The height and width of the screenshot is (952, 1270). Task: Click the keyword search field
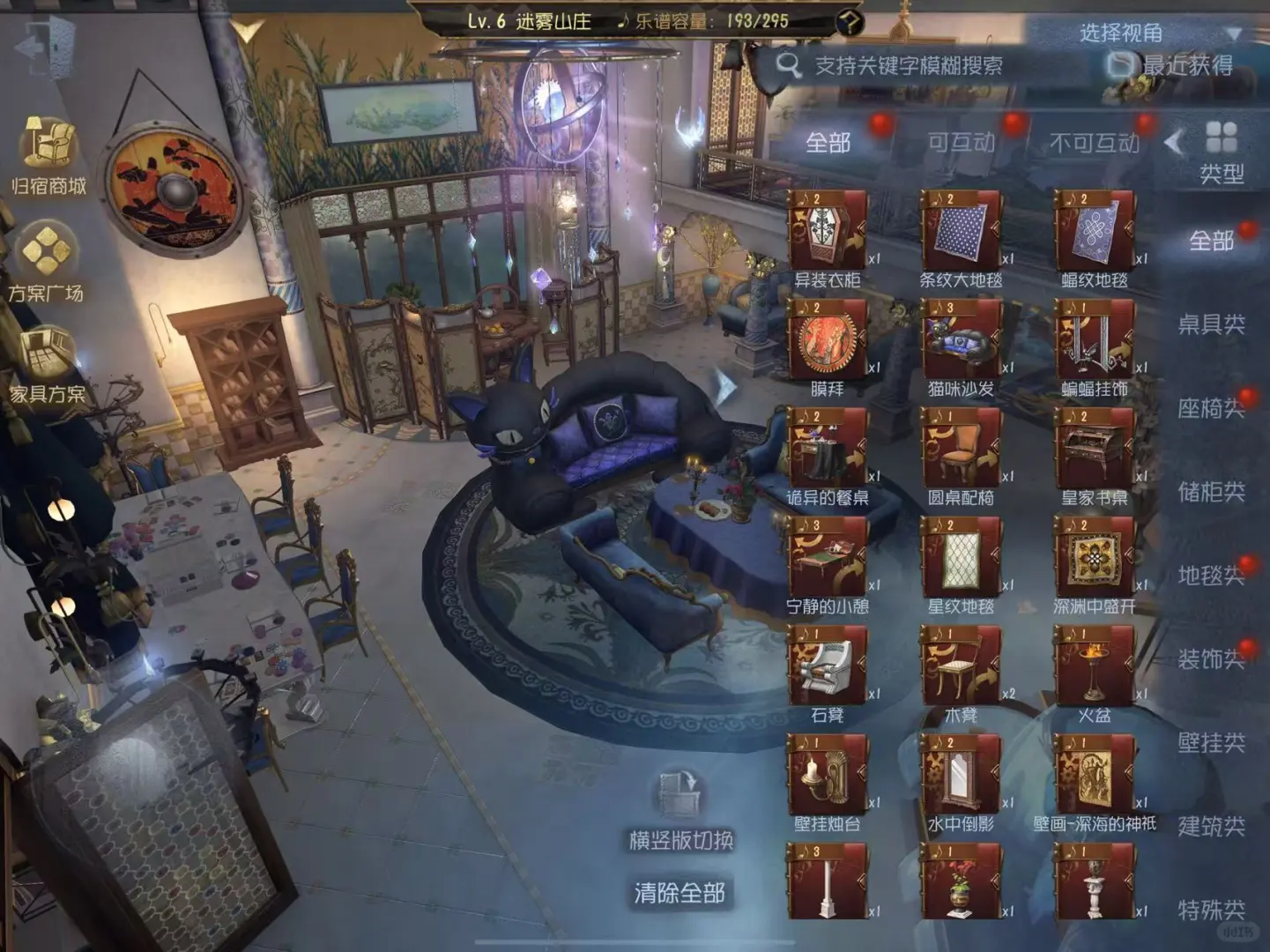coord(908,65)
